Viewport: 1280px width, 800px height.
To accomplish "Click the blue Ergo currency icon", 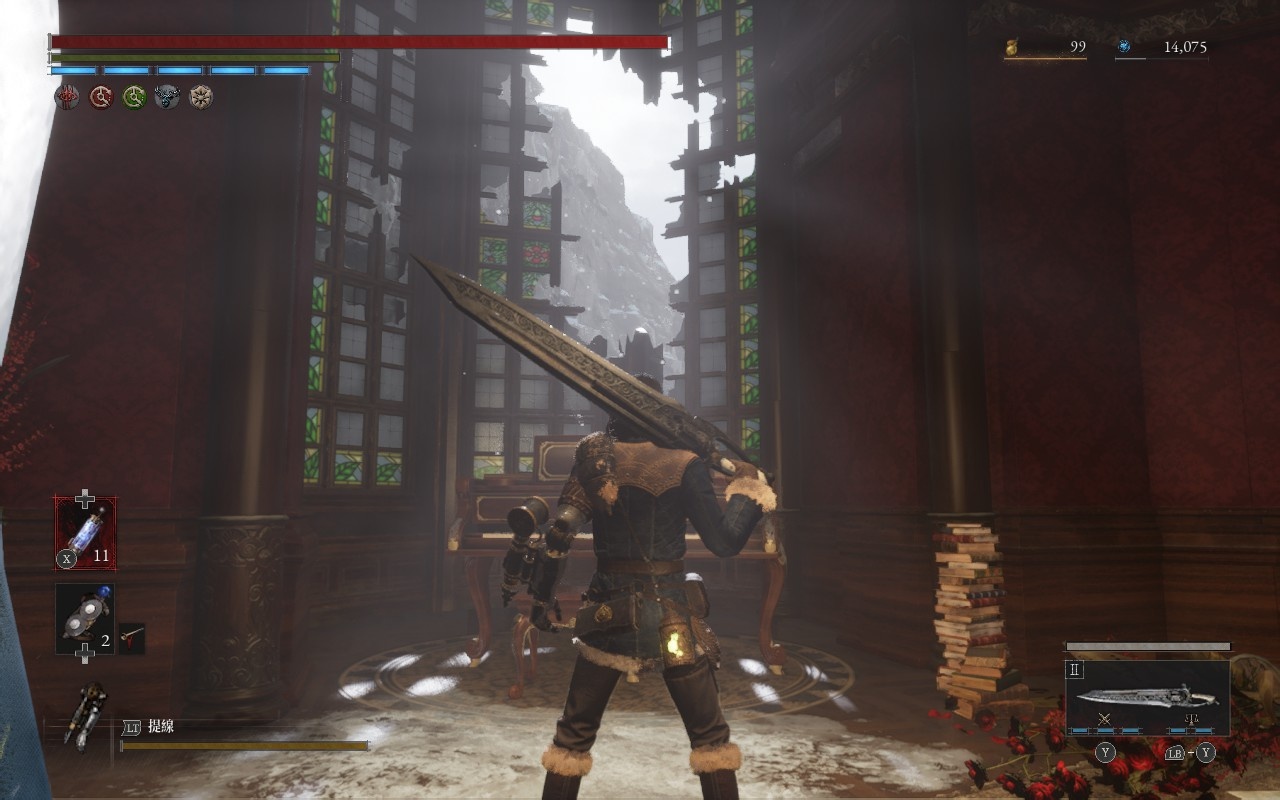I will [x=1124, y=46].
